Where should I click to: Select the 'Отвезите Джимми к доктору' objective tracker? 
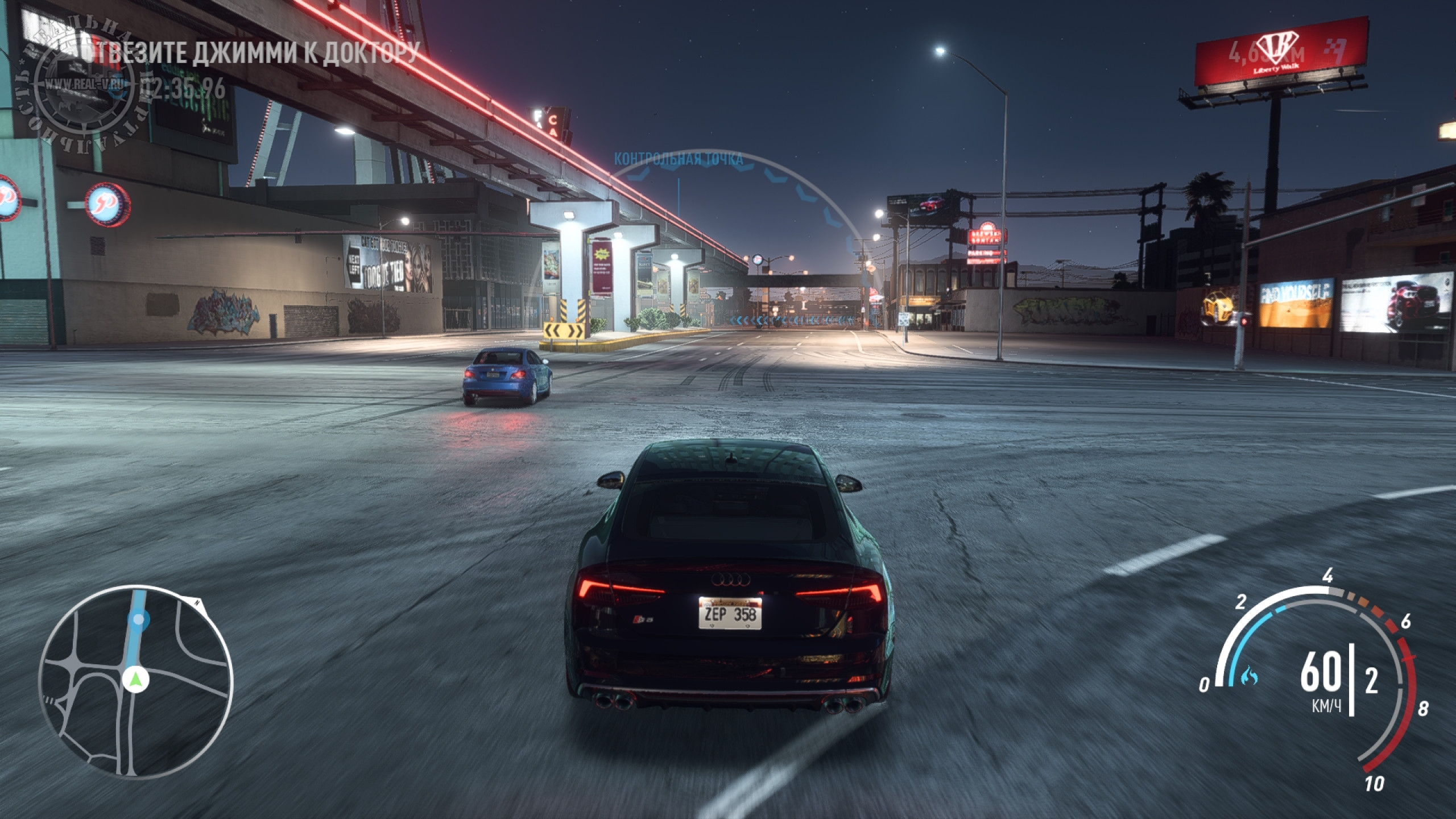(256, 52)
